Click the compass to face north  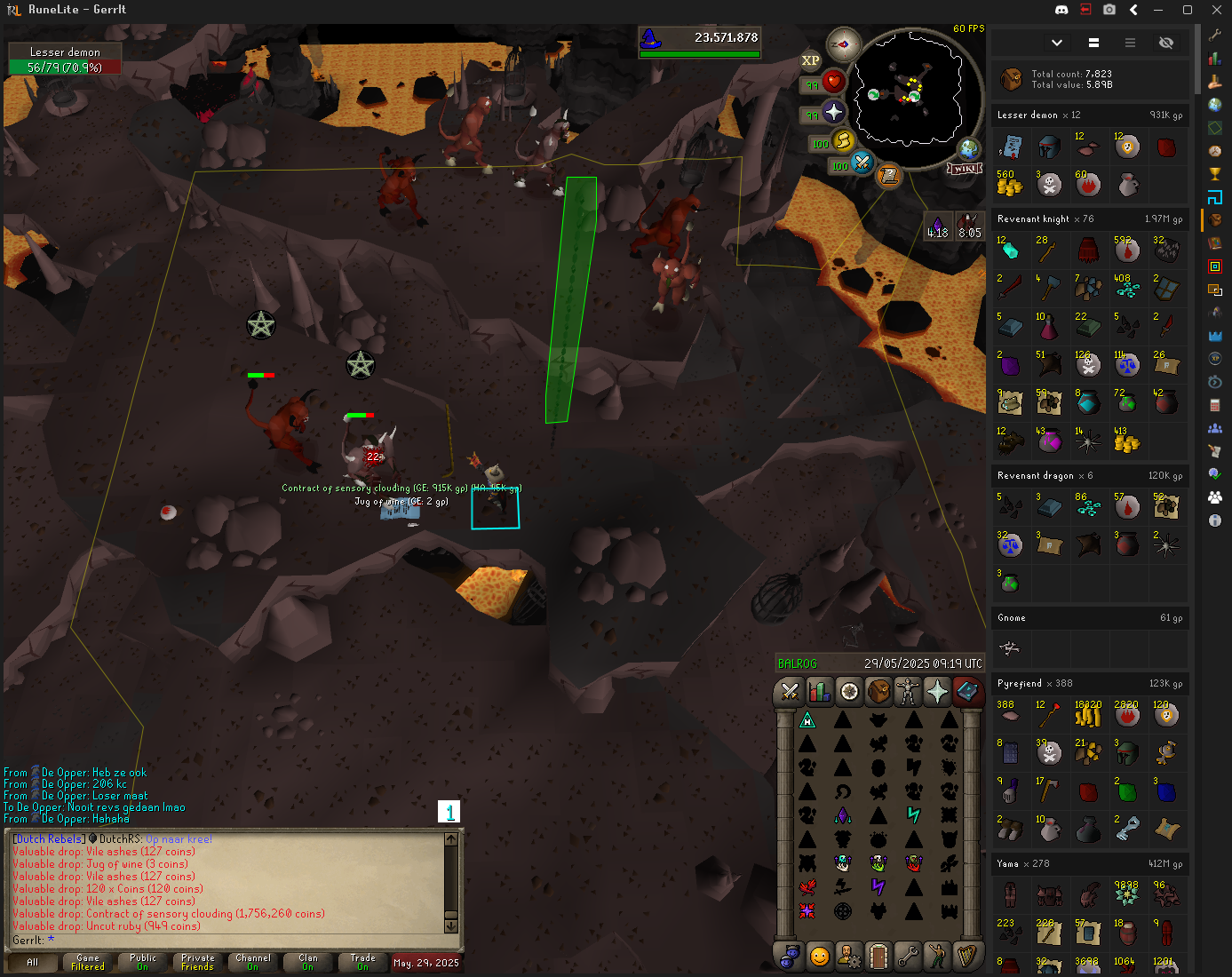843,44
